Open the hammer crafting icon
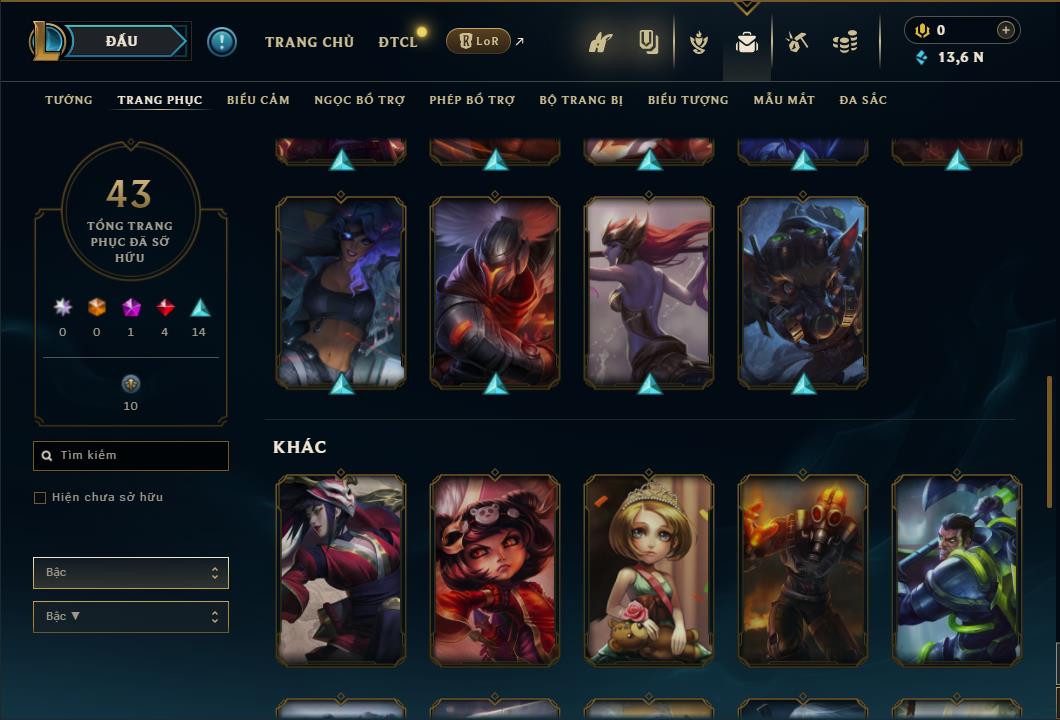1060x720 pixels. (797, 42)
